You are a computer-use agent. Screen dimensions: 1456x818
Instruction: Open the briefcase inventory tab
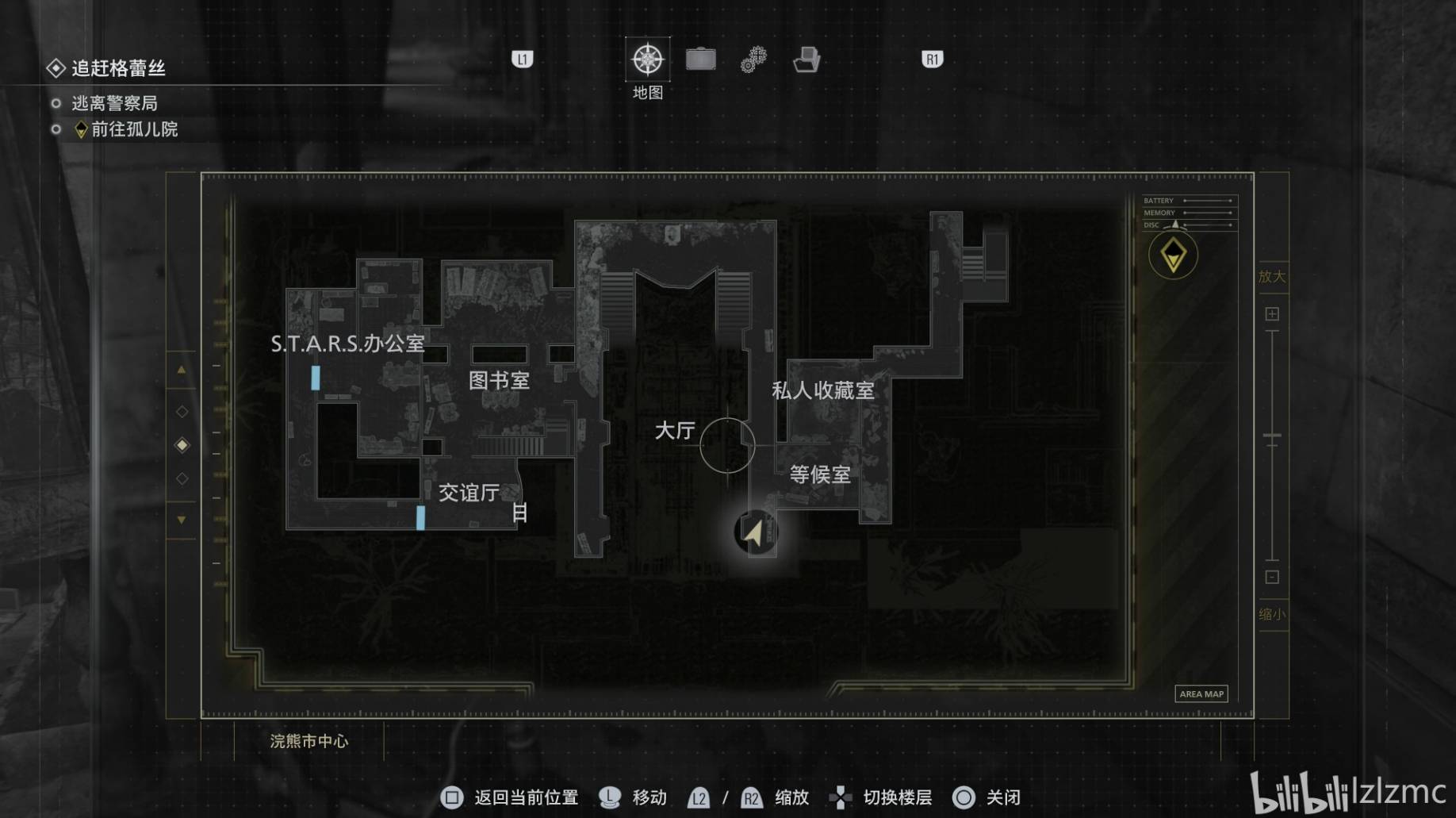tap(700, 59)
